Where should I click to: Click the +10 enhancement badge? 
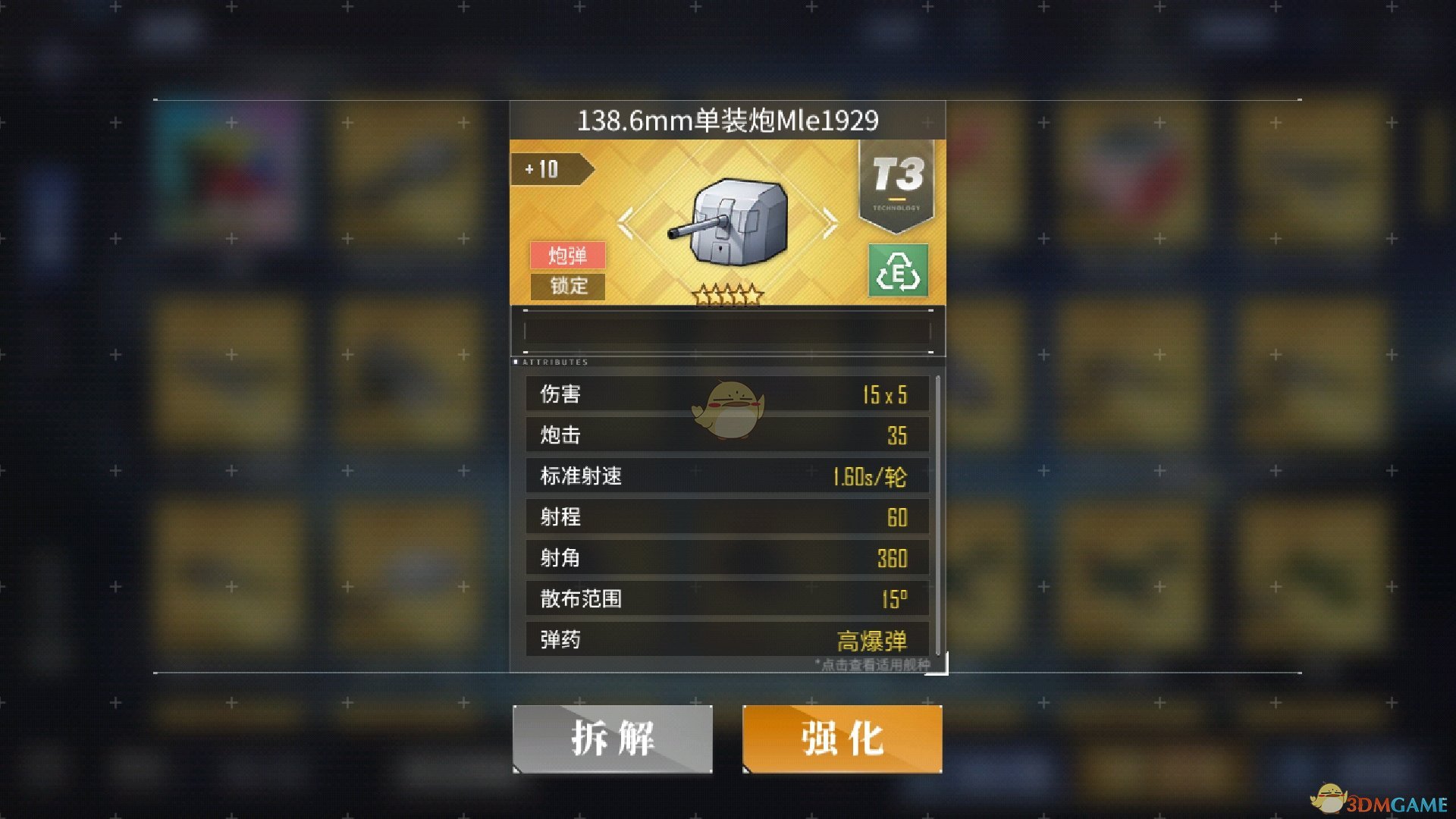pos(548,168)
